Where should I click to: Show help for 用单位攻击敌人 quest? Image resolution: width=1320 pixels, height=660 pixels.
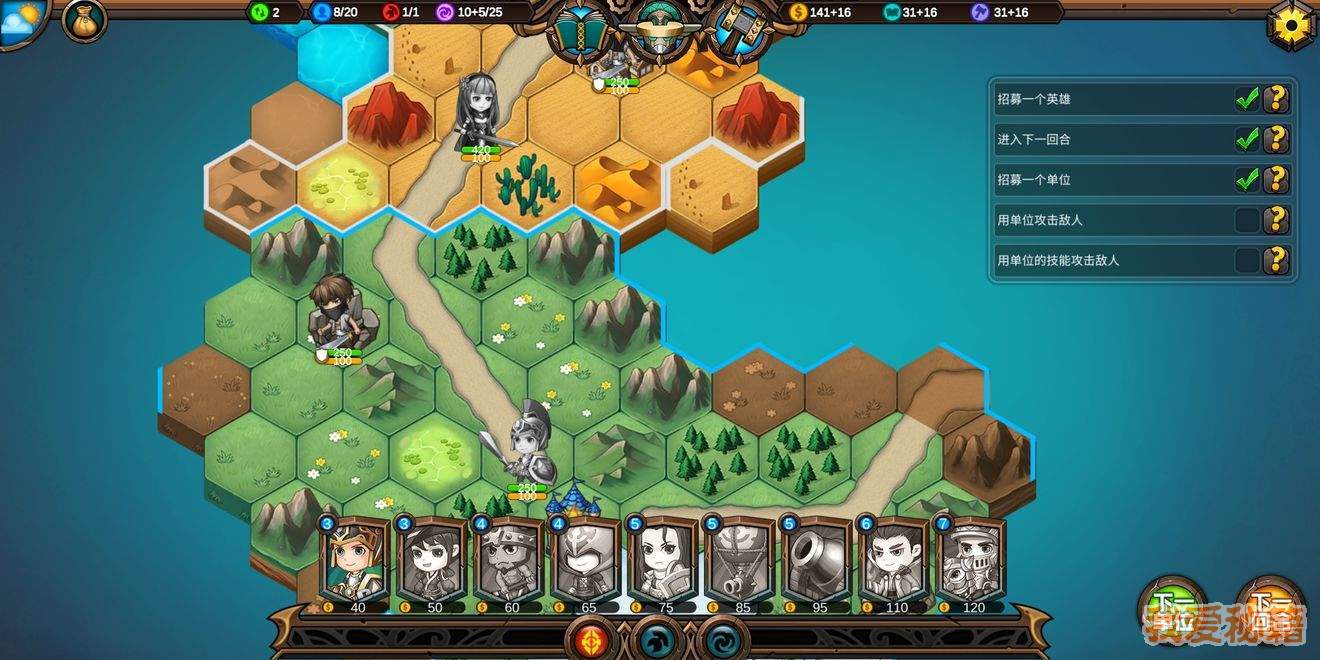1275,220
